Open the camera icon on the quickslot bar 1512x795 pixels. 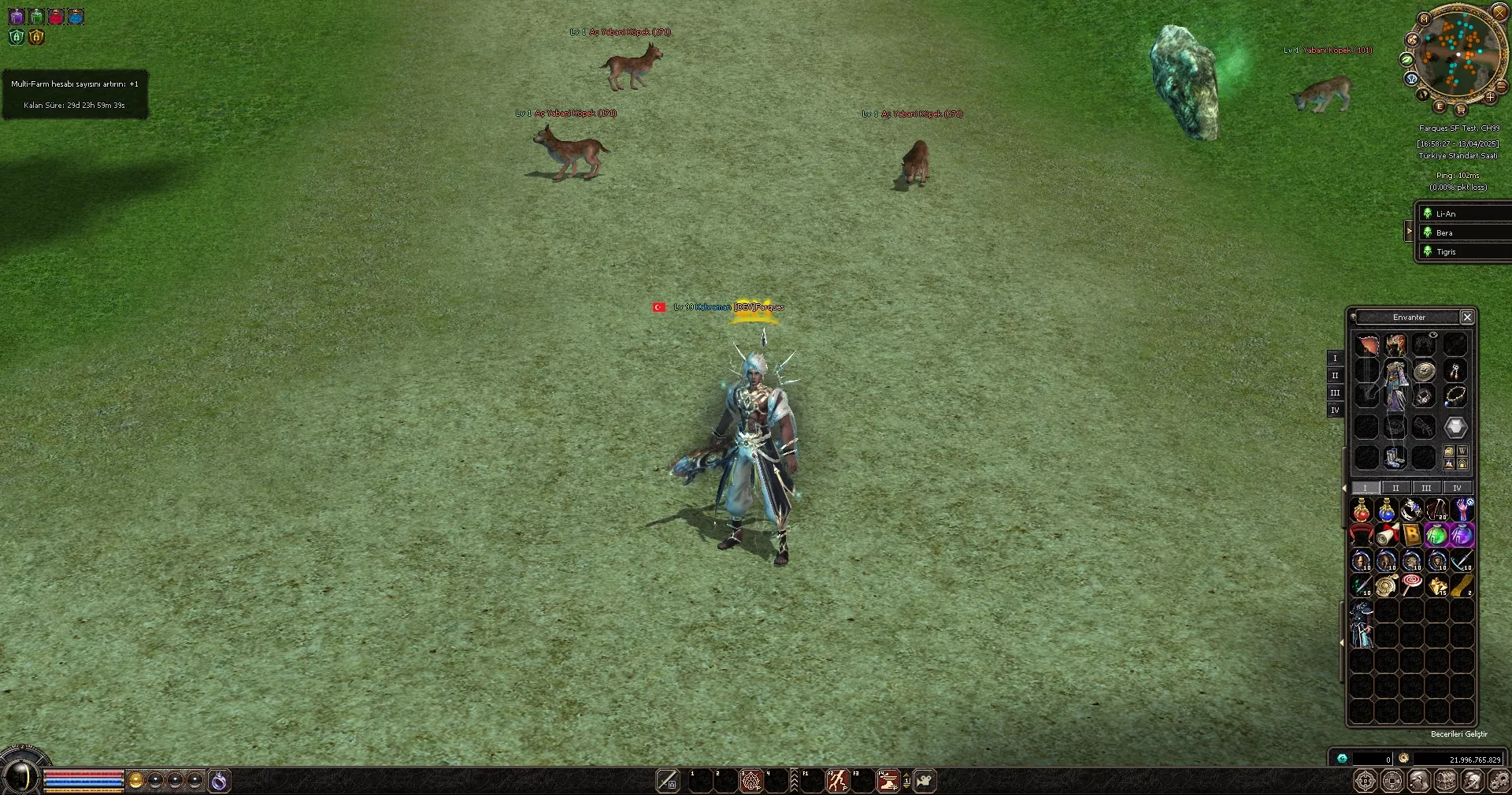[x=925, y=781]
